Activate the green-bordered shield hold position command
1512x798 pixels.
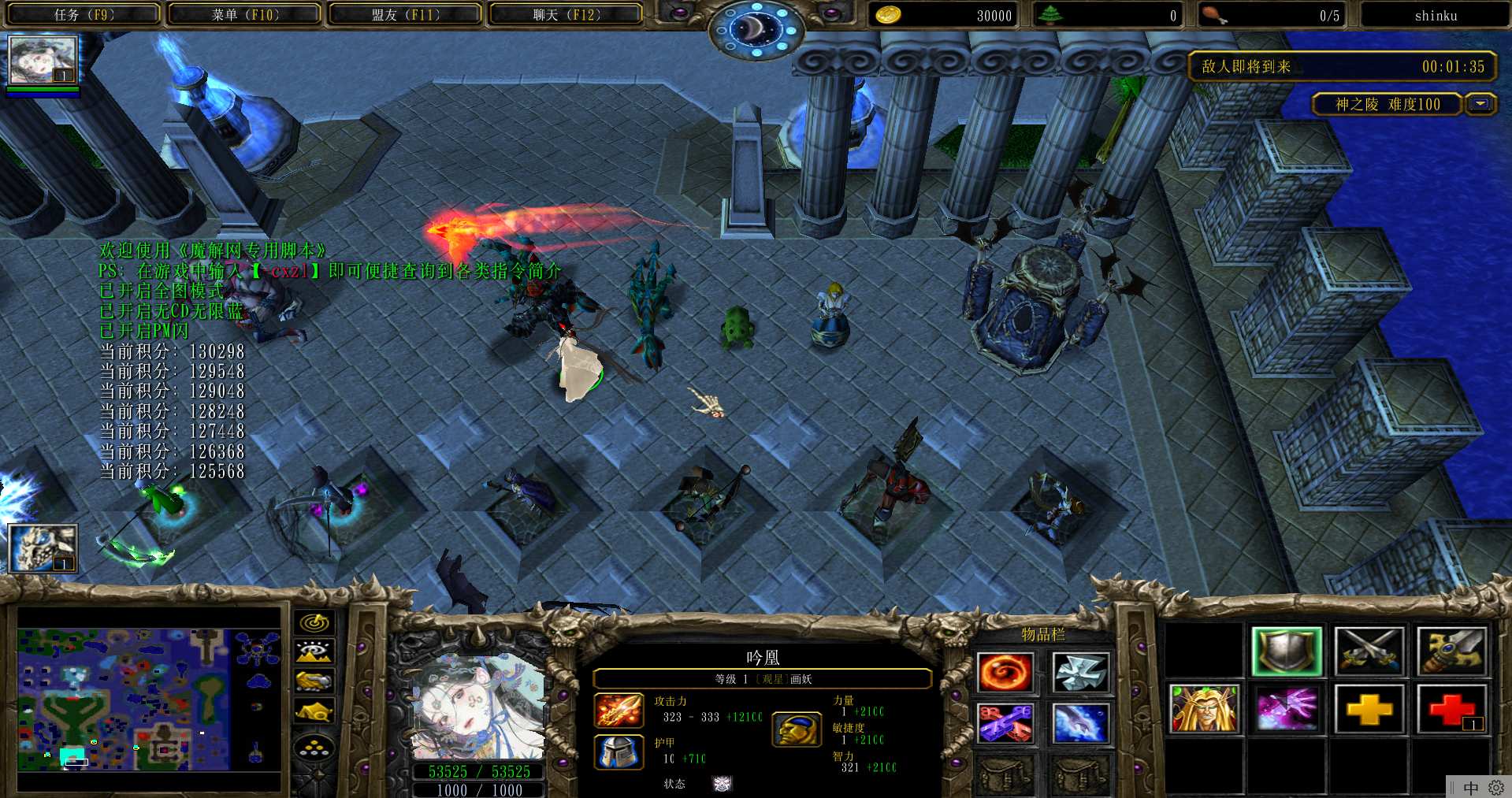[x=1286, y=651]
